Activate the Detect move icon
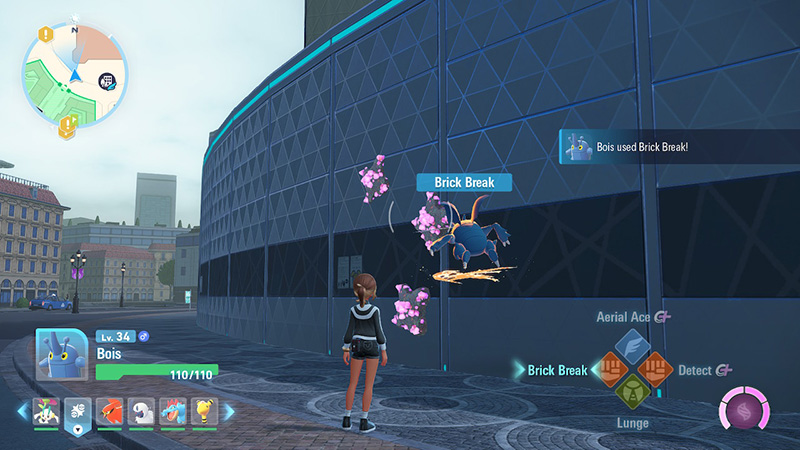Viewport: 800px width, 450px height. (654, 370)
